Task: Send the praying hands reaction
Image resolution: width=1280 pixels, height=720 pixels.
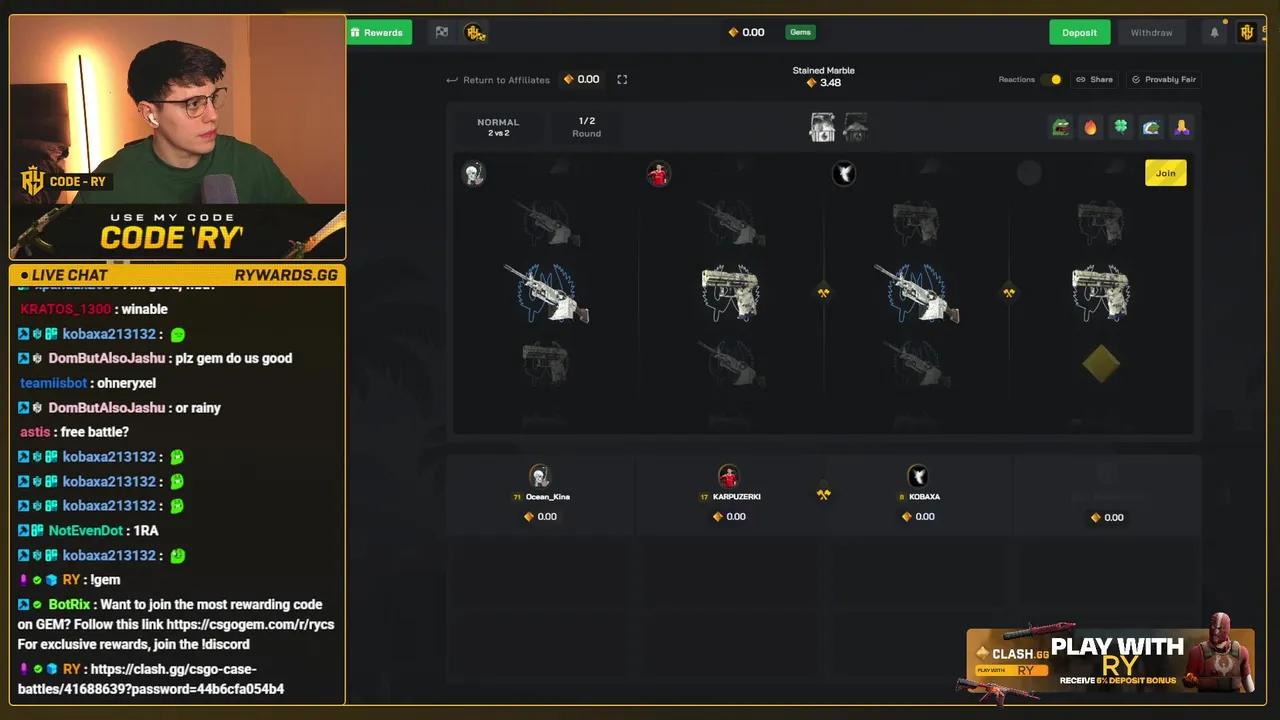Action: pos(1181,127)
